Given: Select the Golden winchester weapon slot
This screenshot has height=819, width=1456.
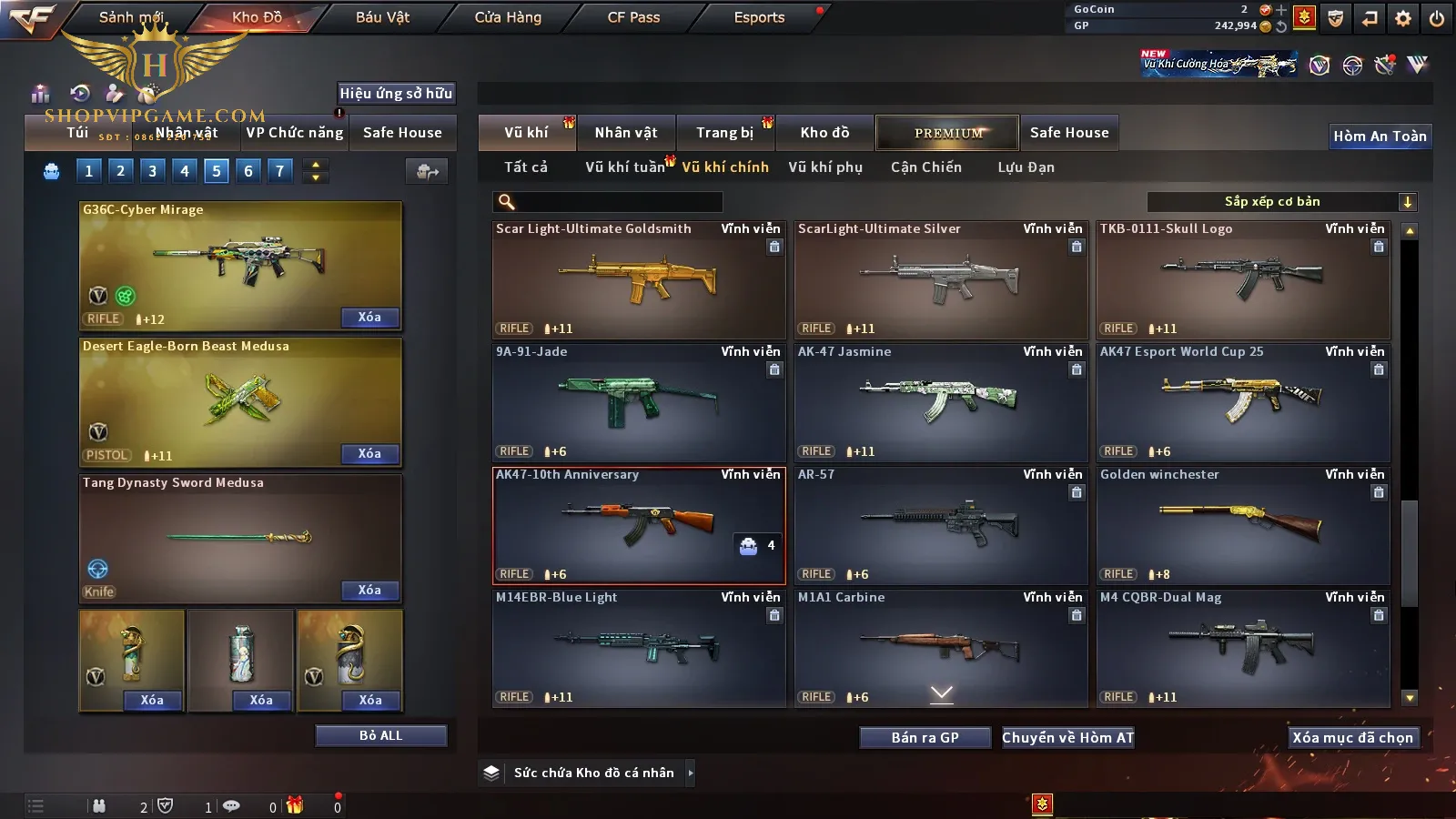Looking at the screenshot, I should pyautogui.click(x=1242, y=526).
